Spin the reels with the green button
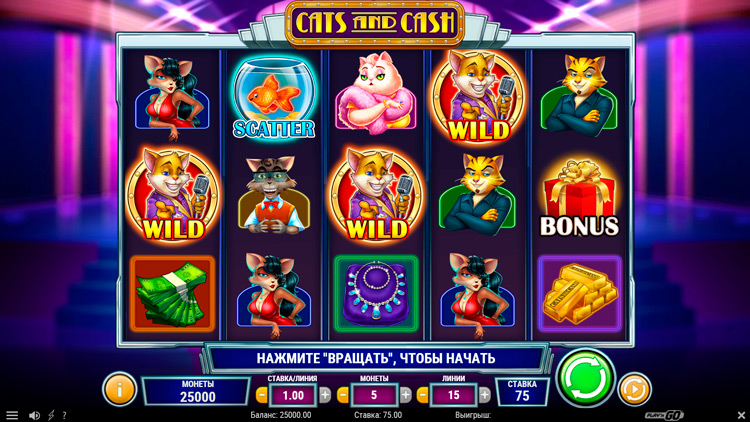 [586, 377]
